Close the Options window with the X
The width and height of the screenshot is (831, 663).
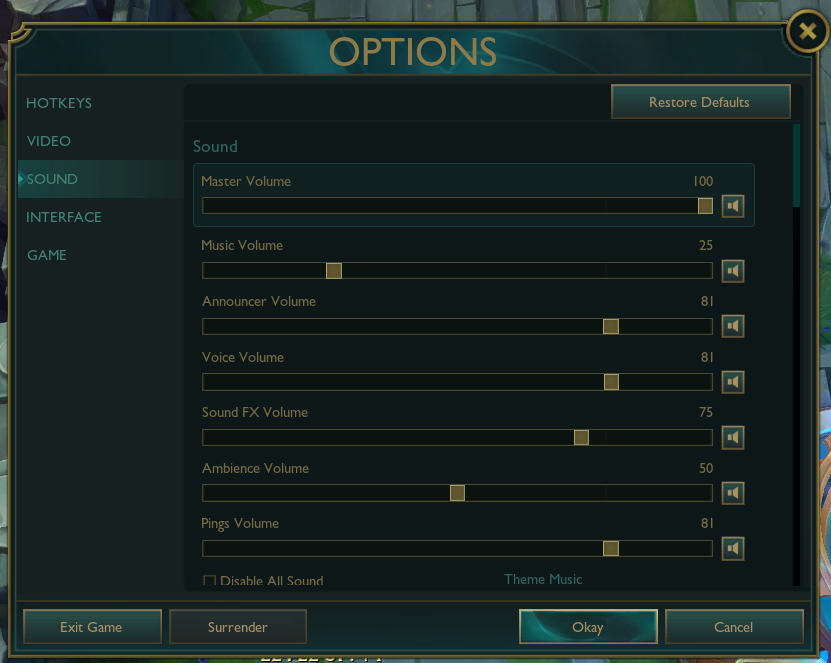coord(806,32)
